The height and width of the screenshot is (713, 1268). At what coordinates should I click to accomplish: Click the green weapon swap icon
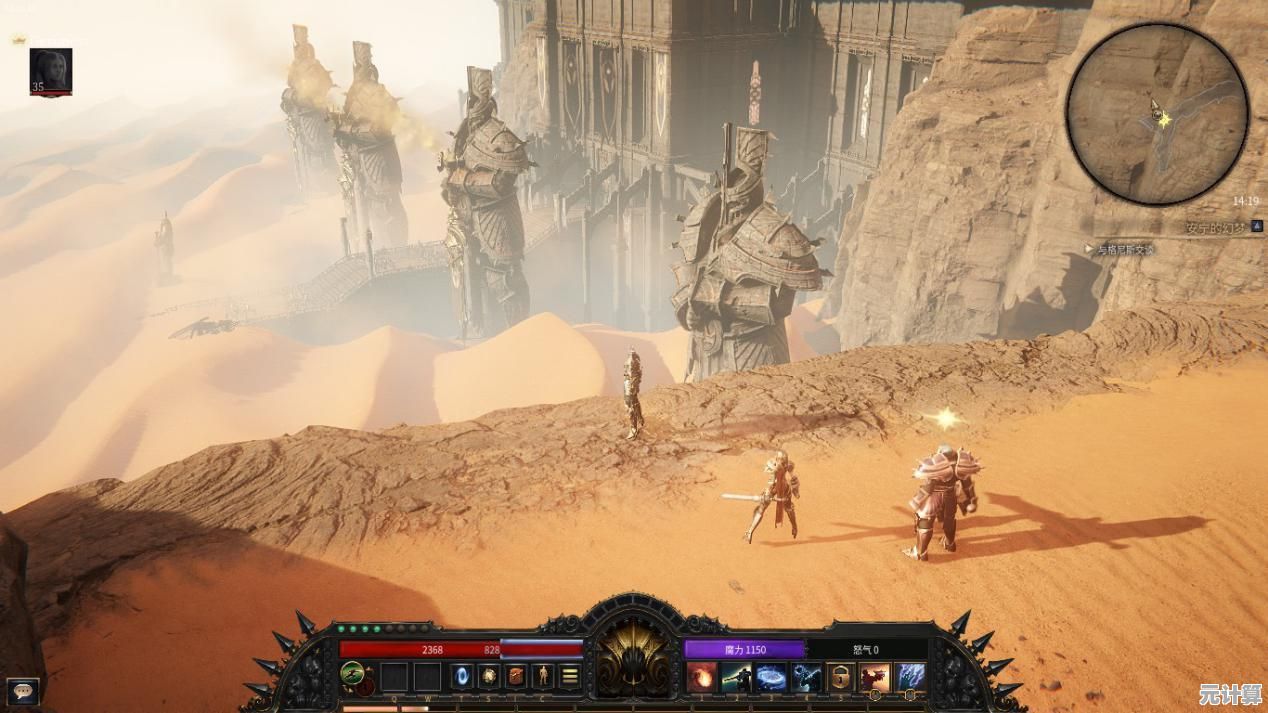(x=353, y=674)
